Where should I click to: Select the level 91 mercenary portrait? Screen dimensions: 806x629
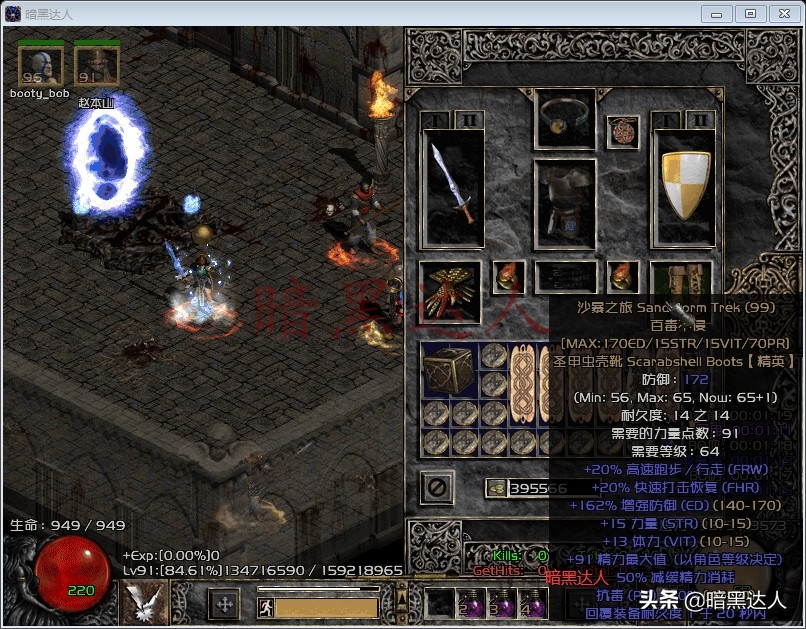pos(97,66)
